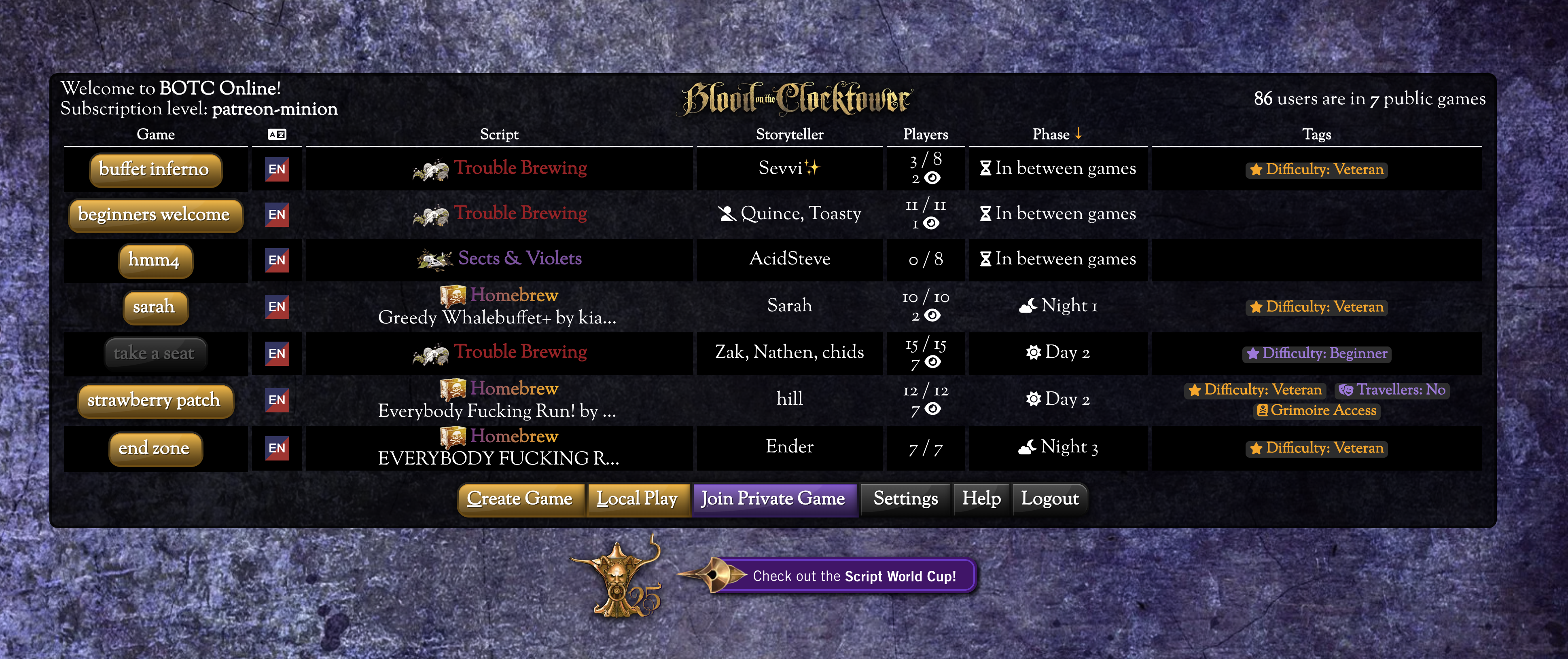
Task: Sort games by Storyteller header
Action: 790,135
